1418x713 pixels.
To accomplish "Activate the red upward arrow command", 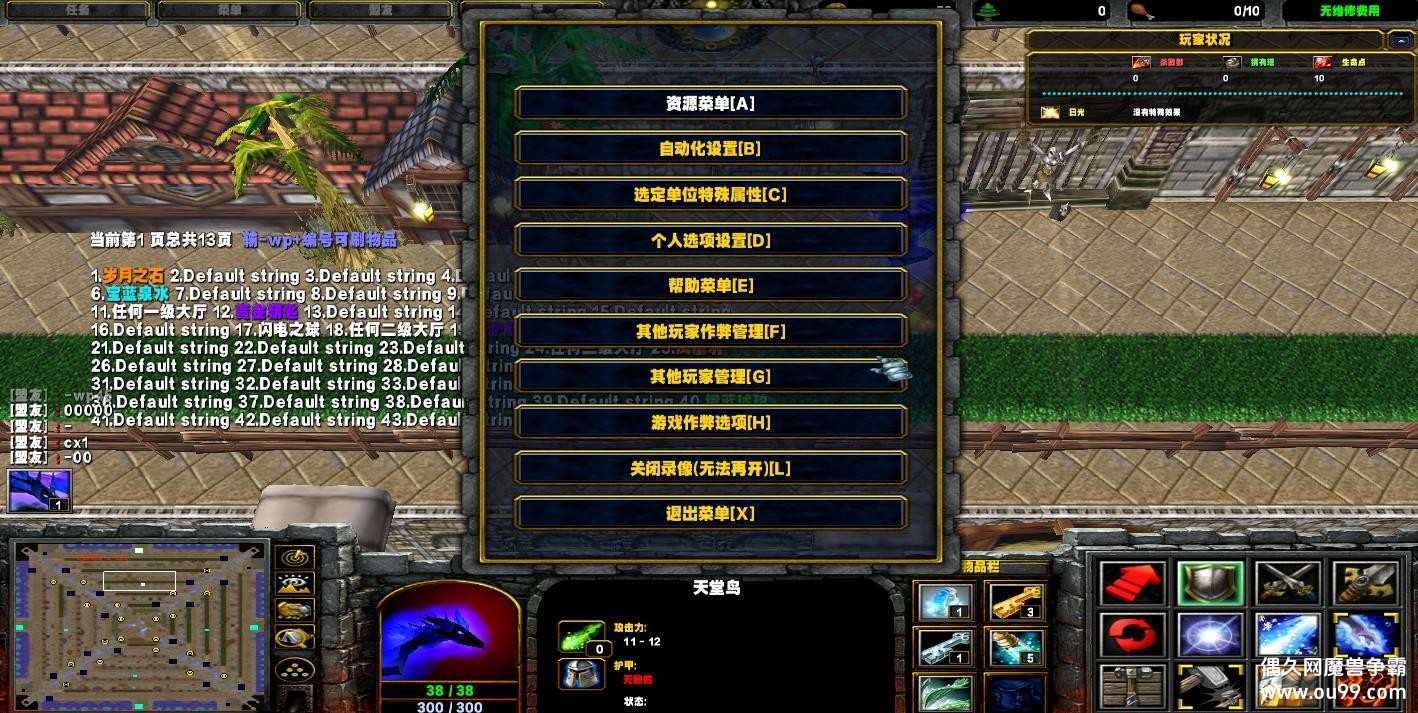I will [1133, 583].
